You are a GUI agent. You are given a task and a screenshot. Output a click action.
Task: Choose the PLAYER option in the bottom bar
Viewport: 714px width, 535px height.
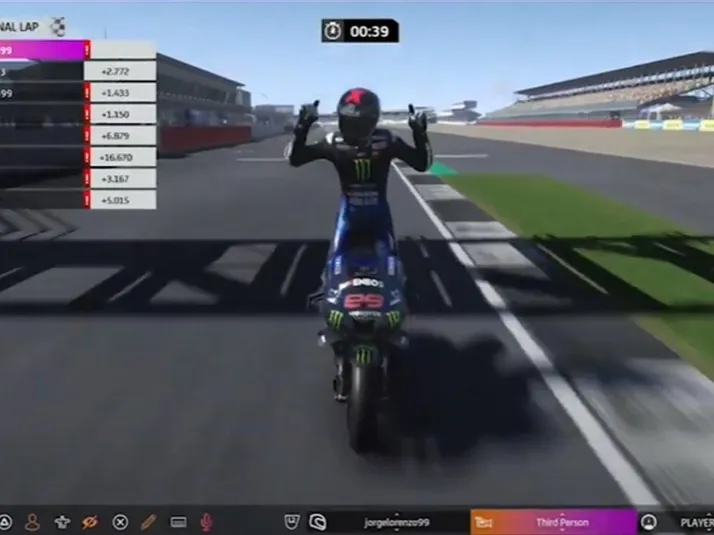point(695,522)
